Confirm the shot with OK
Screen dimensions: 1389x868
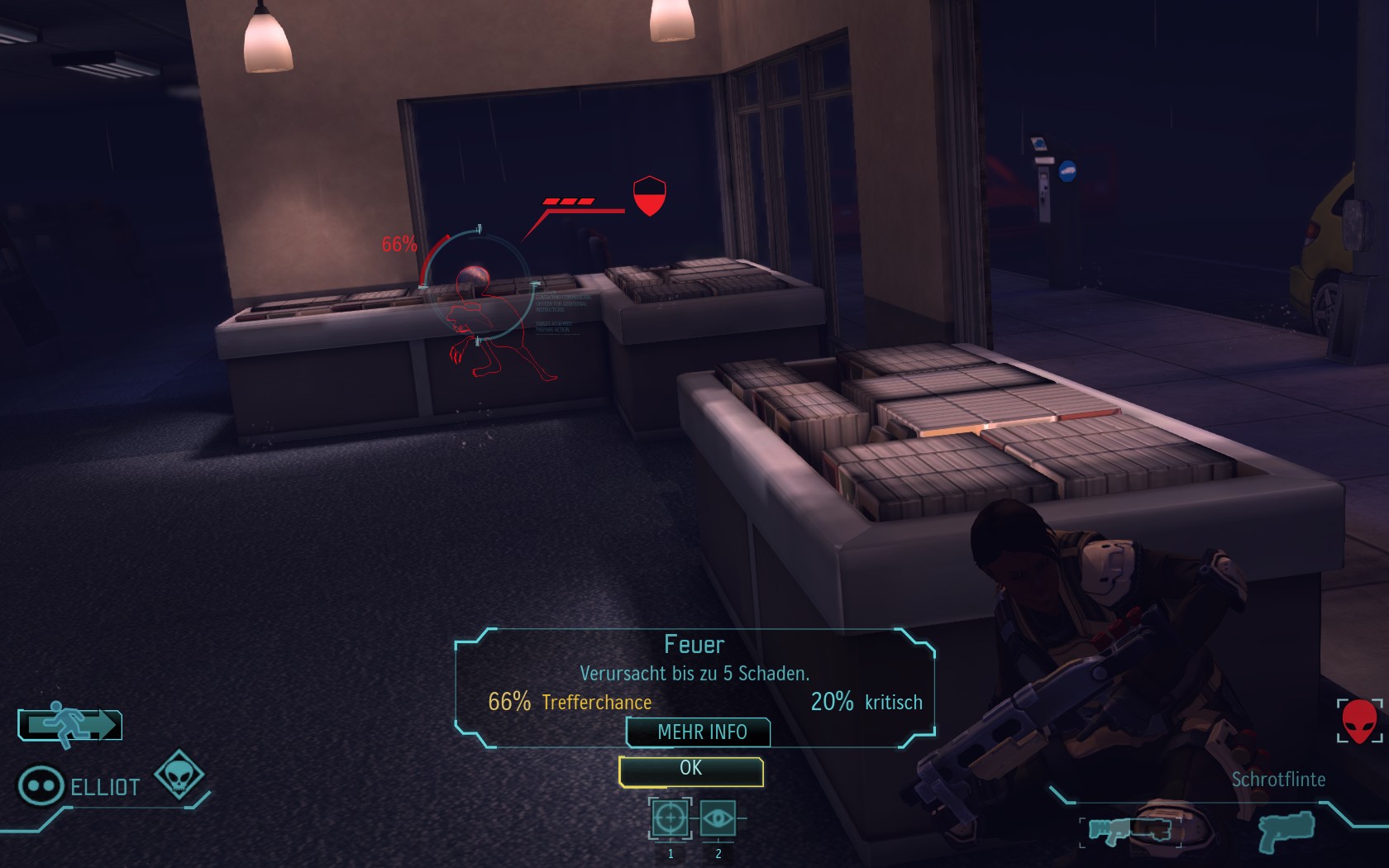click(x=690, y=770)
